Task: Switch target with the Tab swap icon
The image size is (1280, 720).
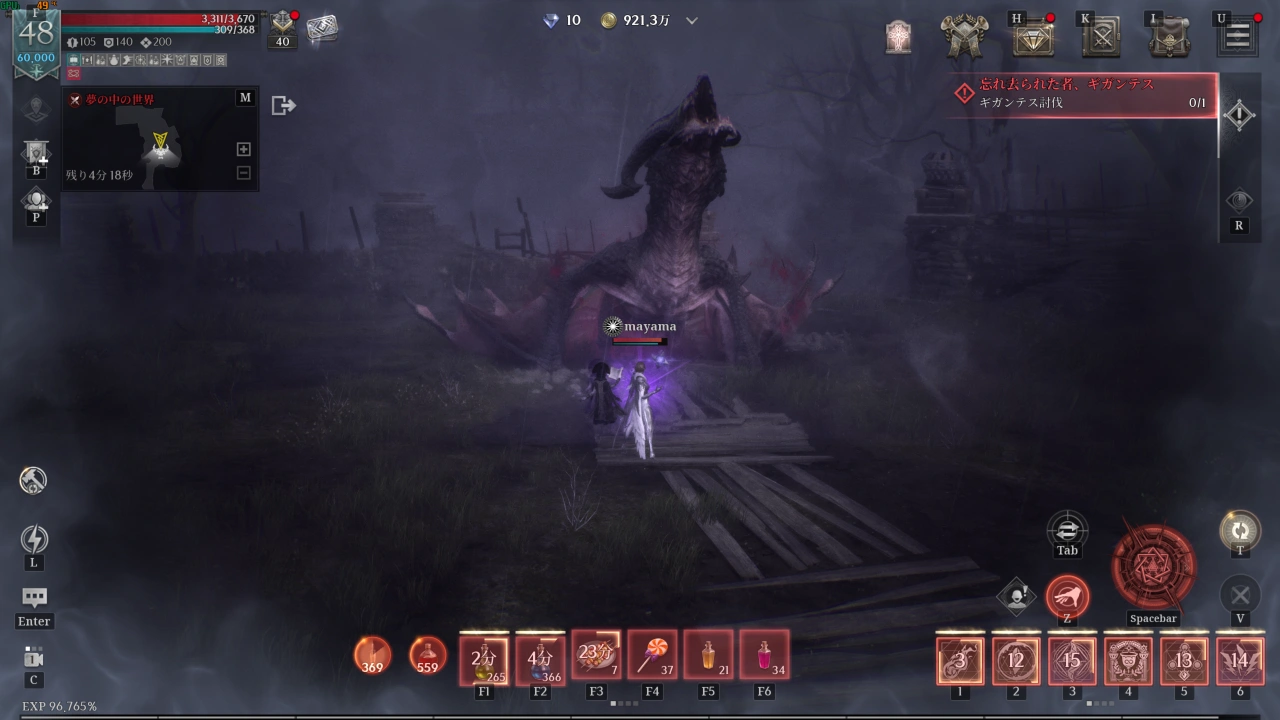Action: [x=1067, y=528]
